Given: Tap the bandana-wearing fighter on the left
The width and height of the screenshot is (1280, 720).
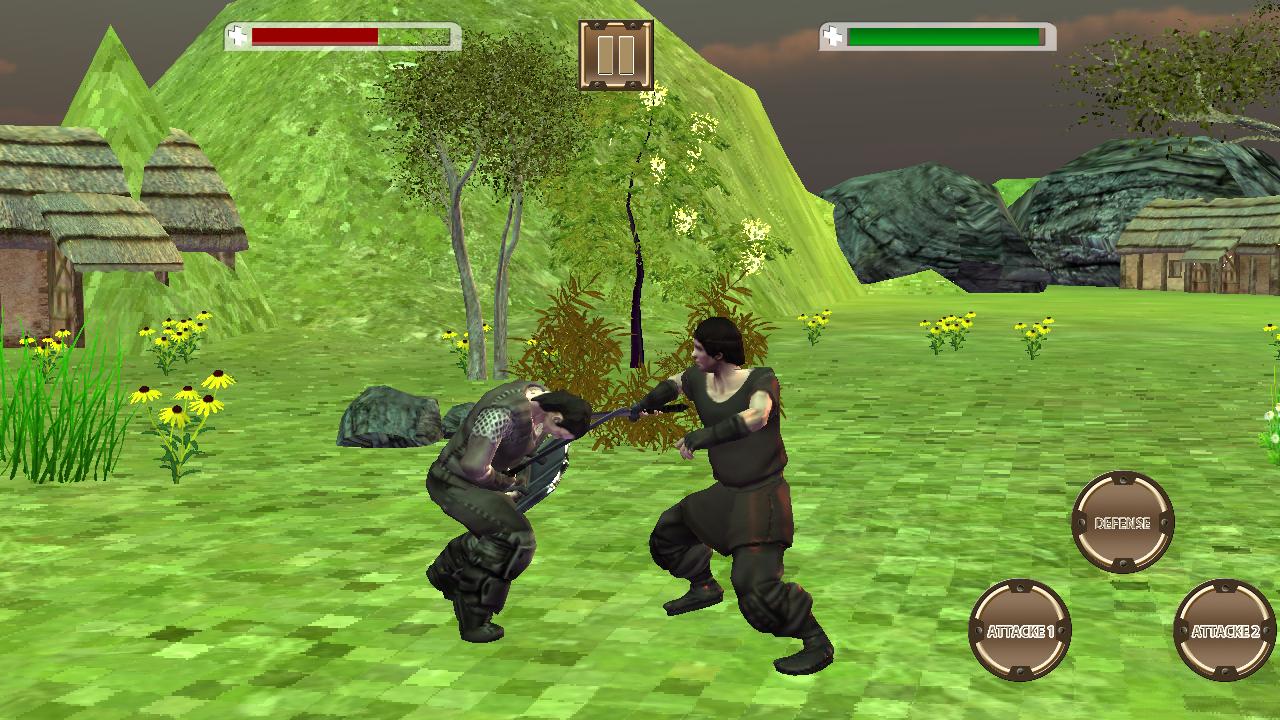Looking at the screenshot, I should tap(500, 480).
